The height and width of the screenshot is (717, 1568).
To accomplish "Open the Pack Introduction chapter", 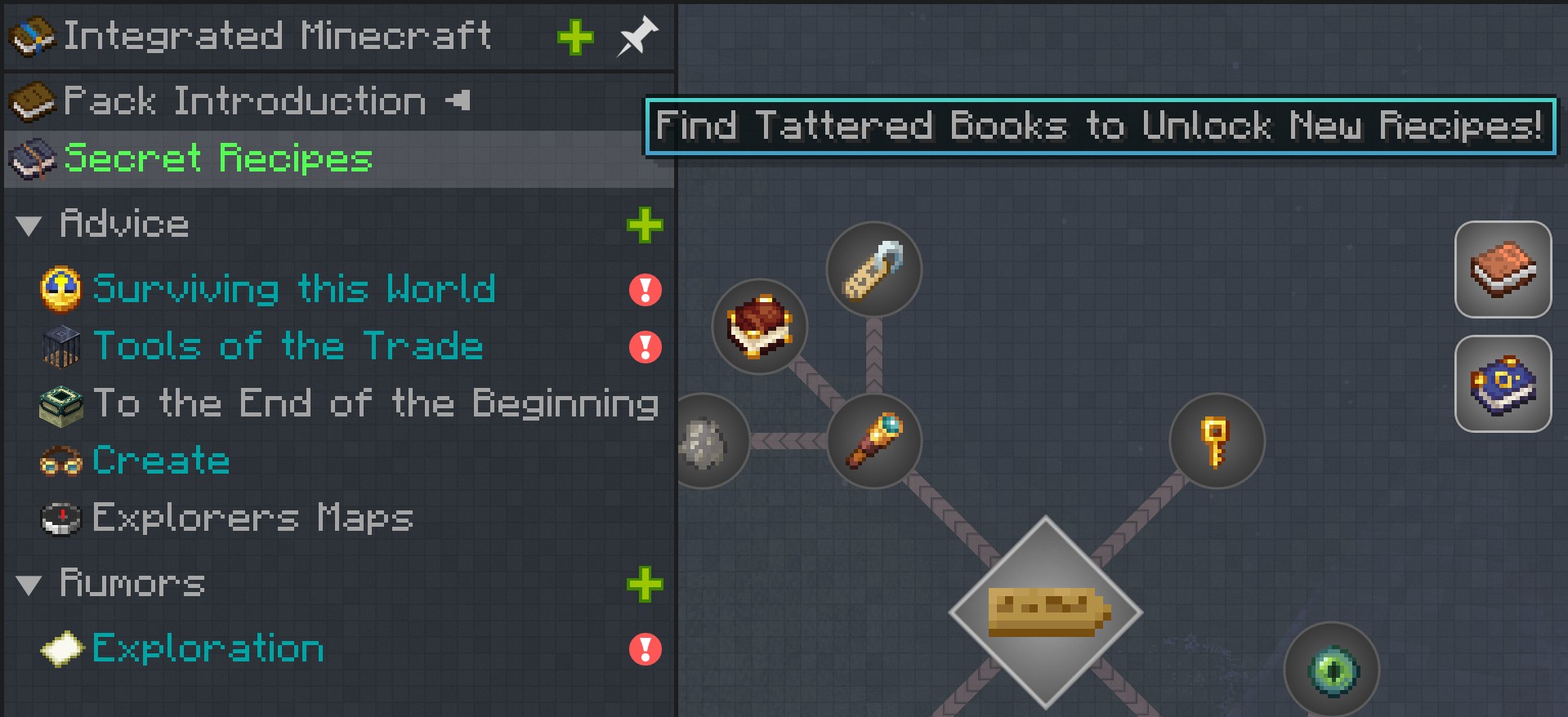I will (243, 102).
